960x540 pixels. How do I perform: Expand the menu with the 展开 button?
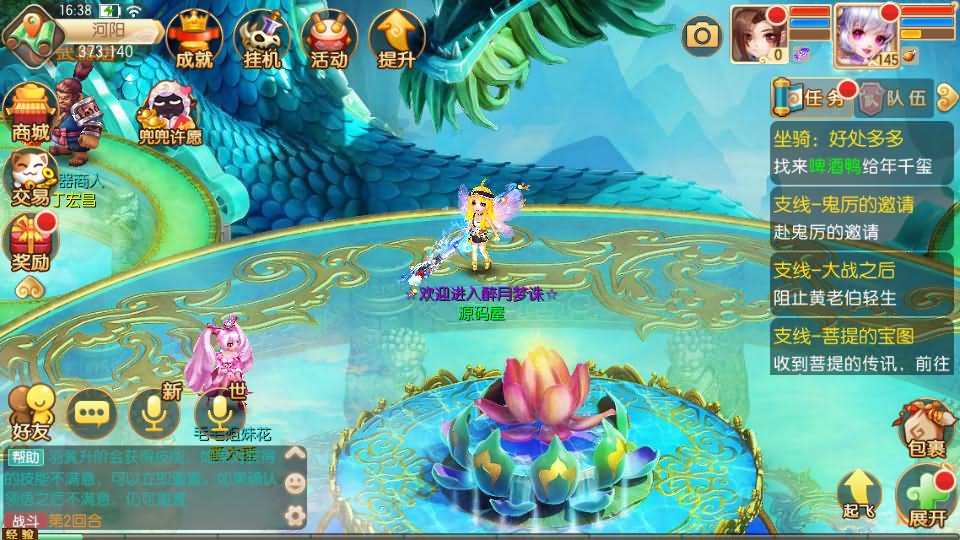tap(926, 497)
